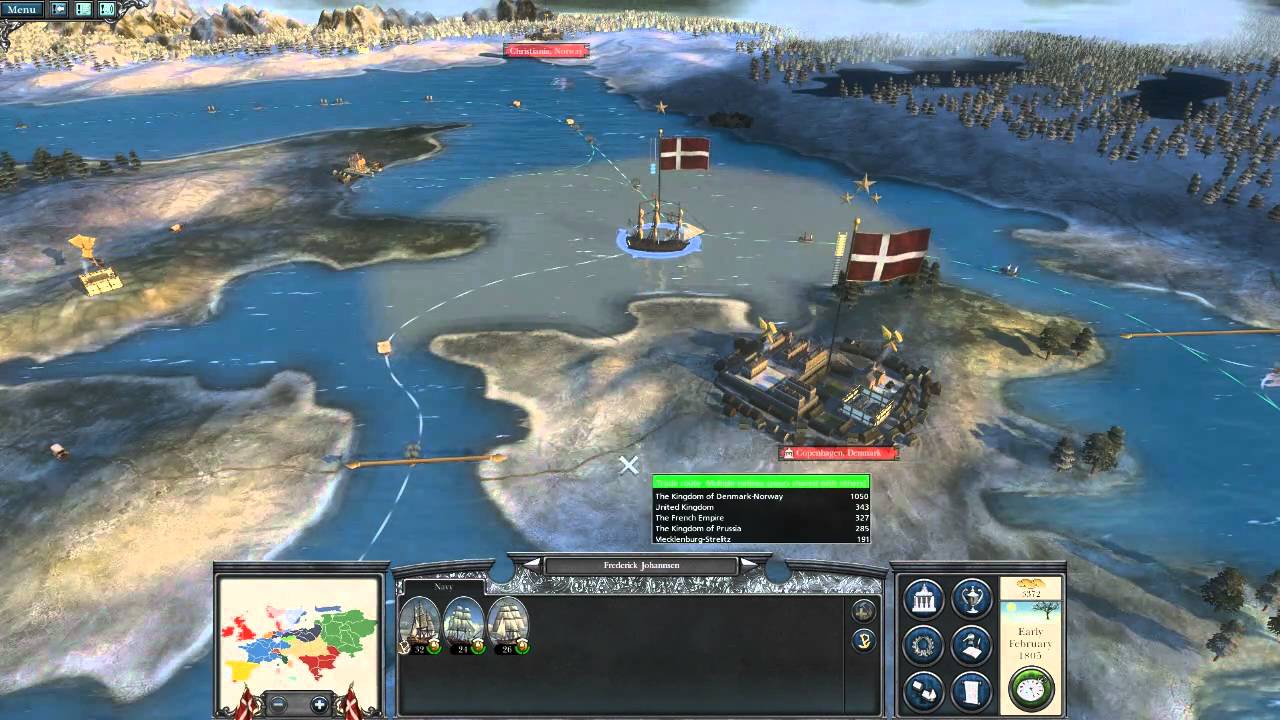Open the quill and paper panel
This screenshot has height=720, width=1280.
(970, 645)
